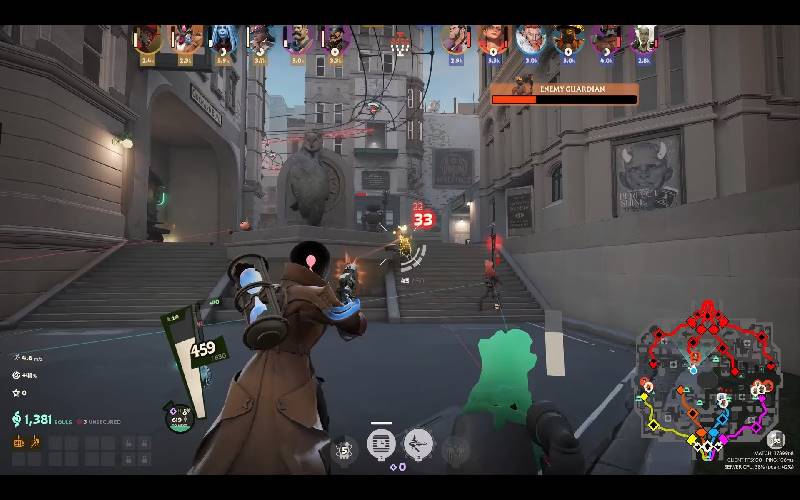Click the minimap
The image size is (800, 500).
pos(708,378)
